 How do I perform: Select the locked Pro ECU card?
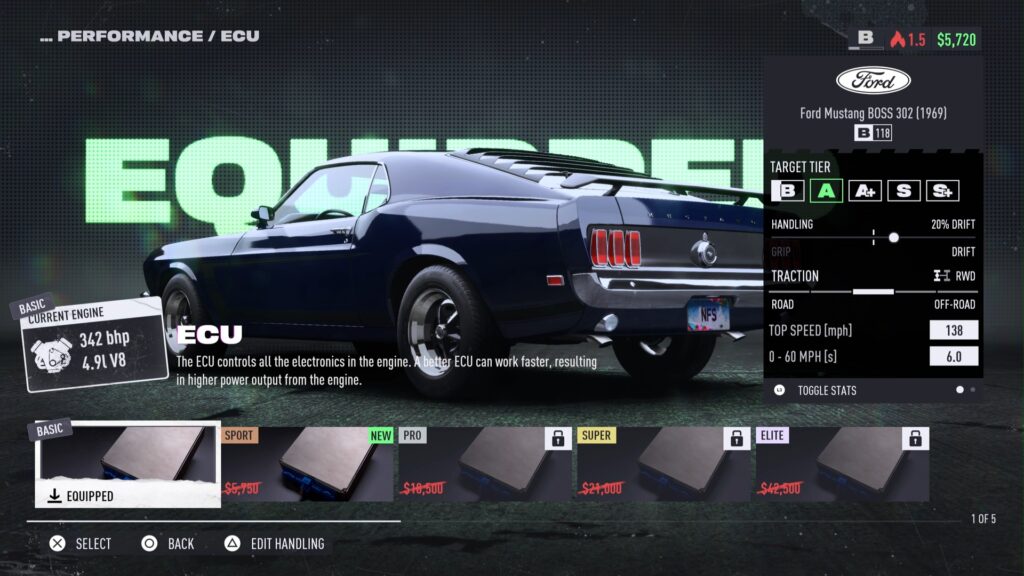485,465
